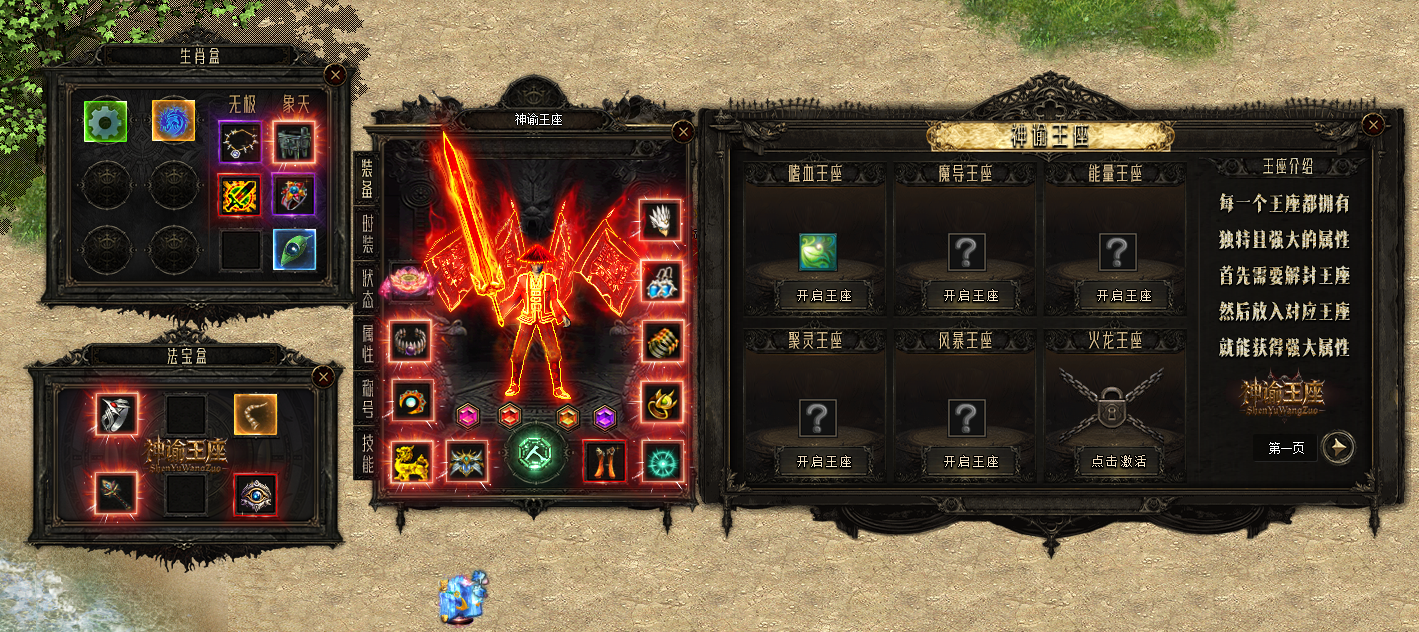Close the 法宝盒 treasure box window
Viewport: 1419px width, 632px height.
323,377
